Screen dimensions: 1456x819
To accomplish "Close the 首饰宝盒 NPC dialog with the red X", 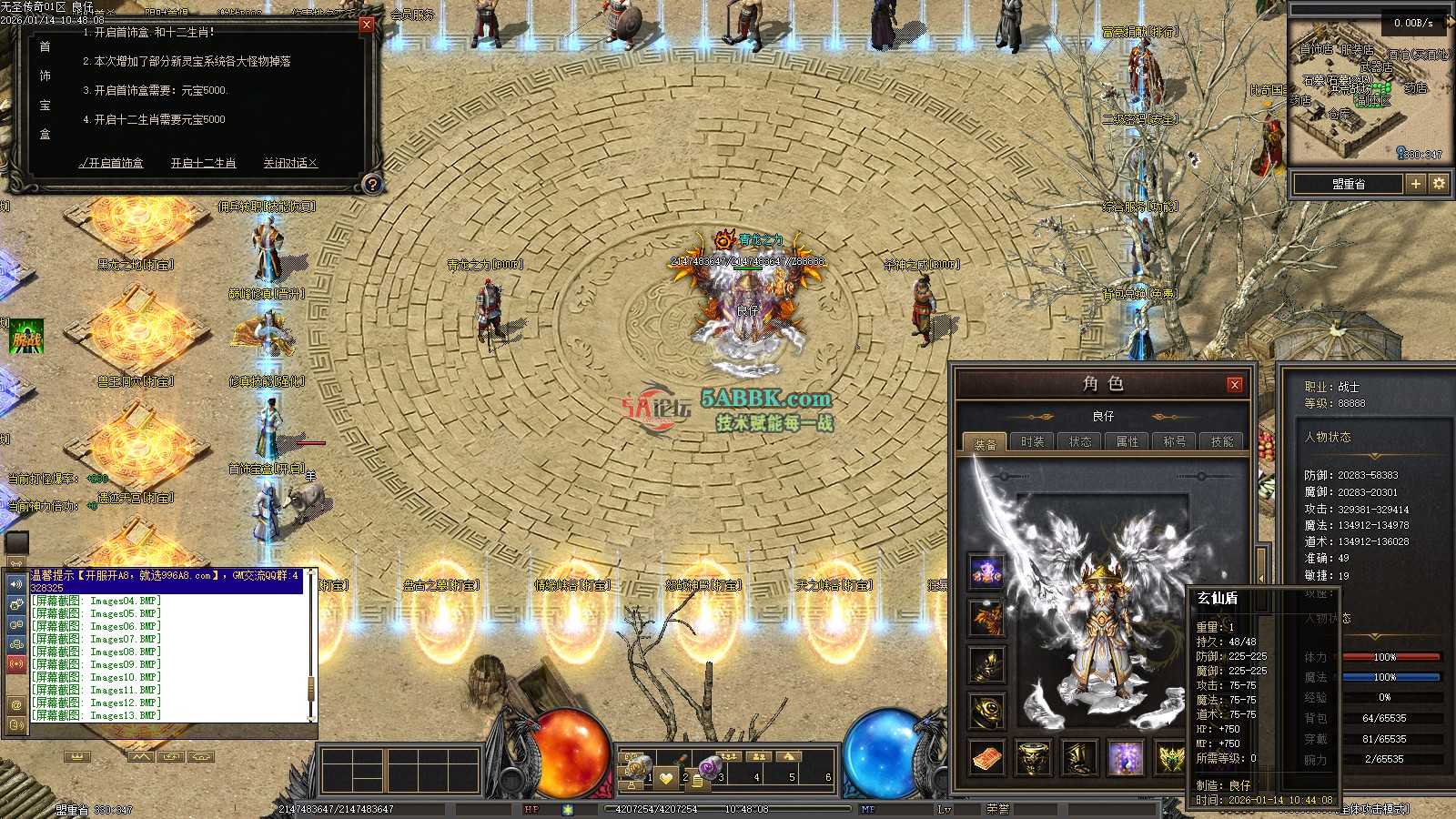I will [x=367, y=25].
